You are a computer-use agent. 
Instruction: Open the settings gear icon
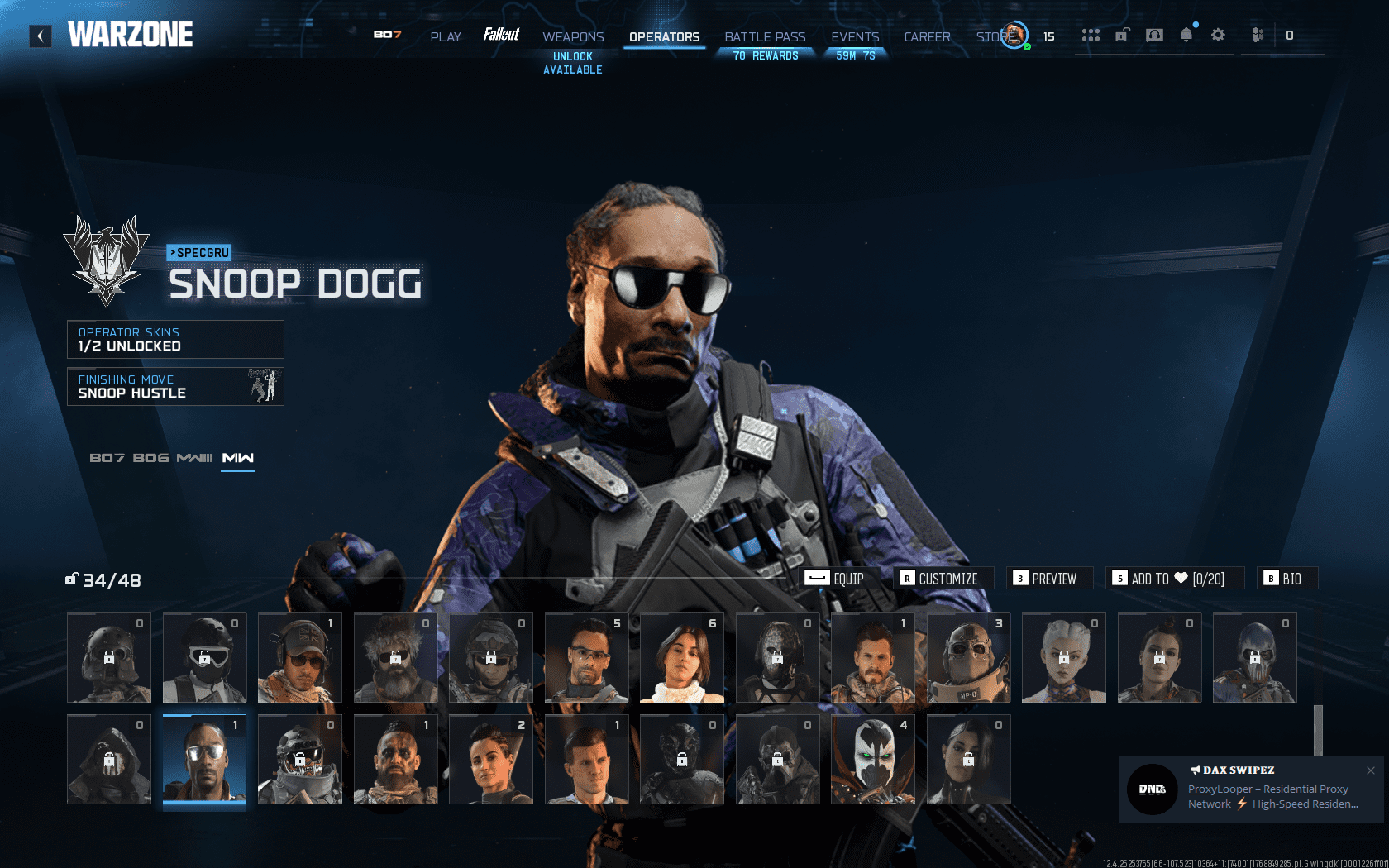[x=1217, y=36]
